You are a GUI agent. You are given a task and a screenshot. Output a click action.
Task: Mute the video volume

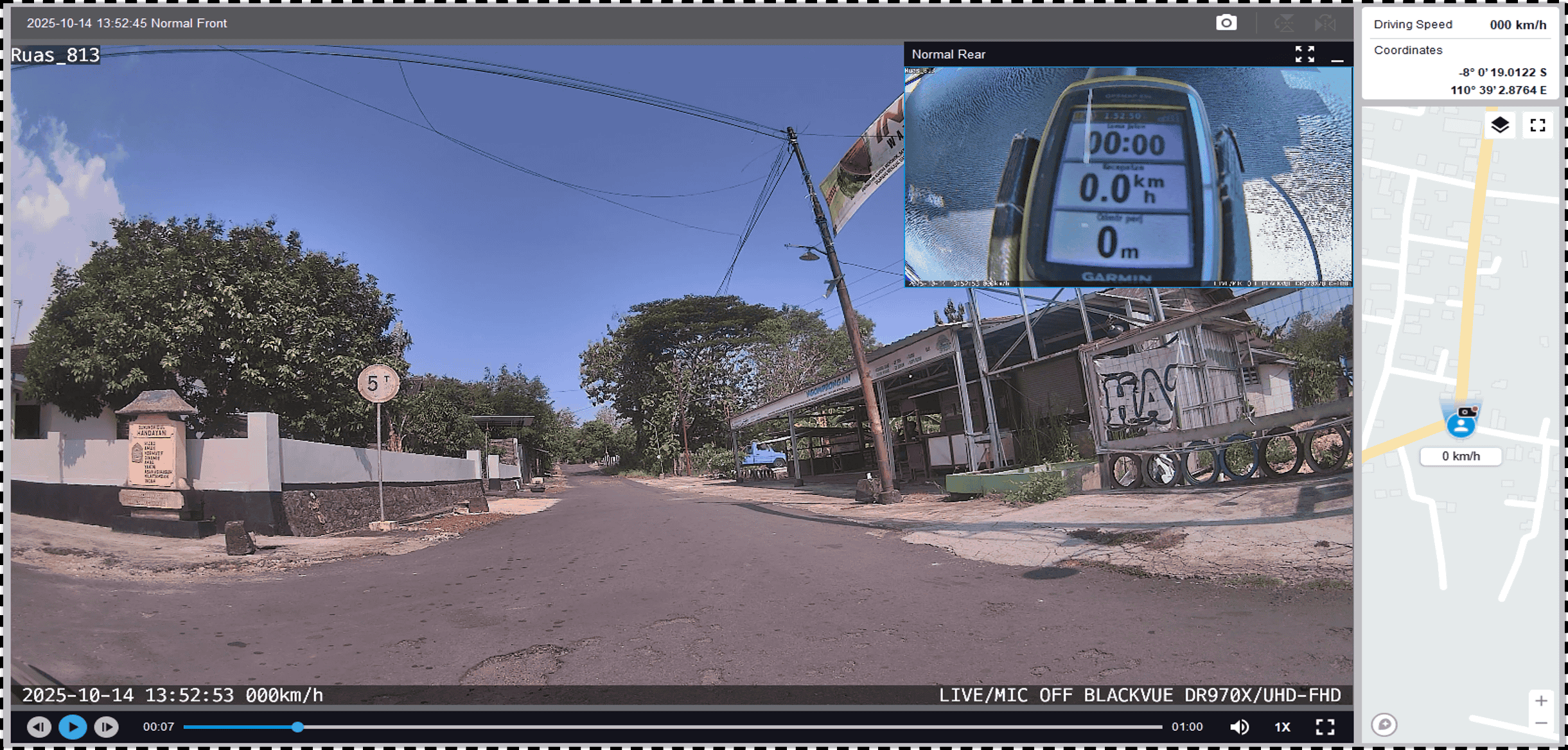pyautogui.click(x=1239, y=727)
